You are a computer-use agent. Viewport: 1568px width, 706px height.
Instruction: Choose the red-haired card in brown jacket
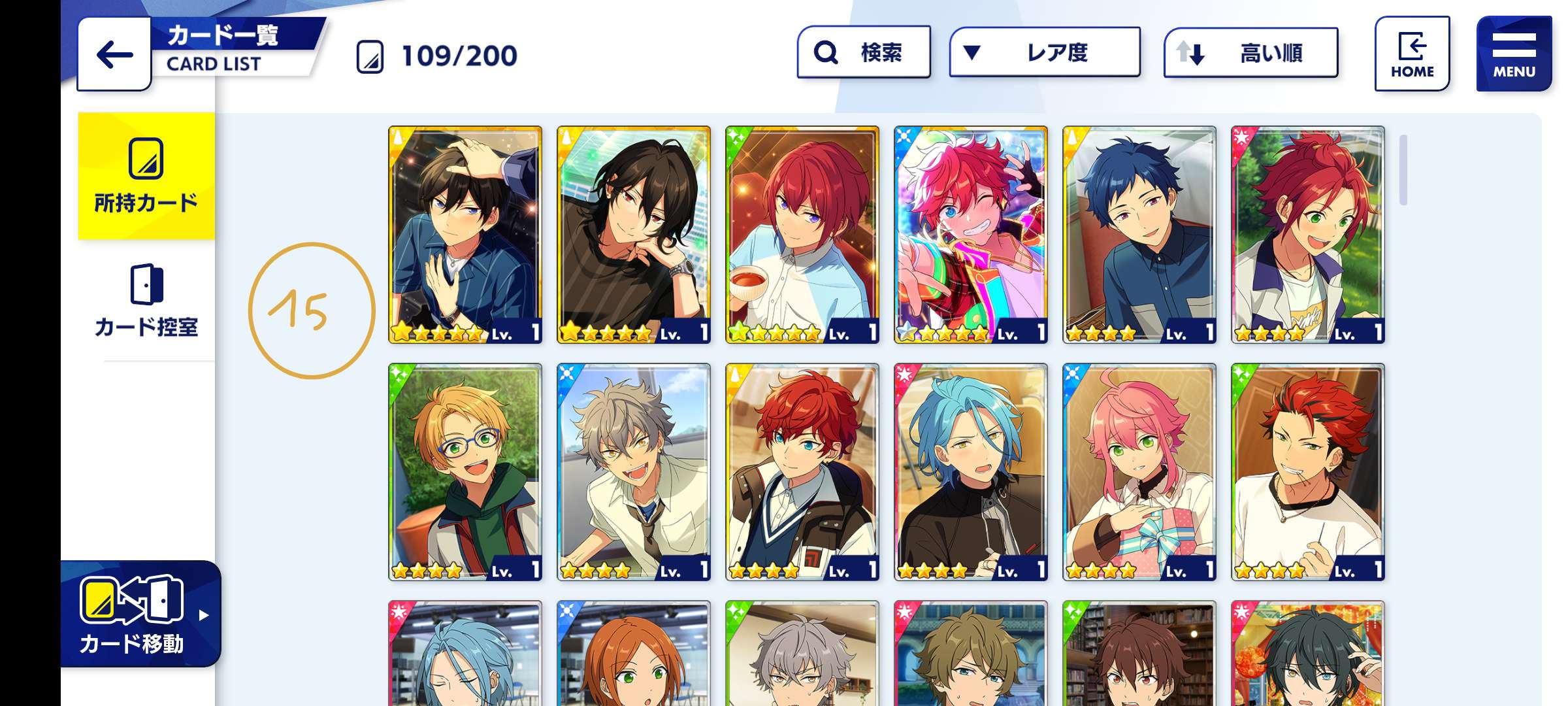click(x=802, y=472)
